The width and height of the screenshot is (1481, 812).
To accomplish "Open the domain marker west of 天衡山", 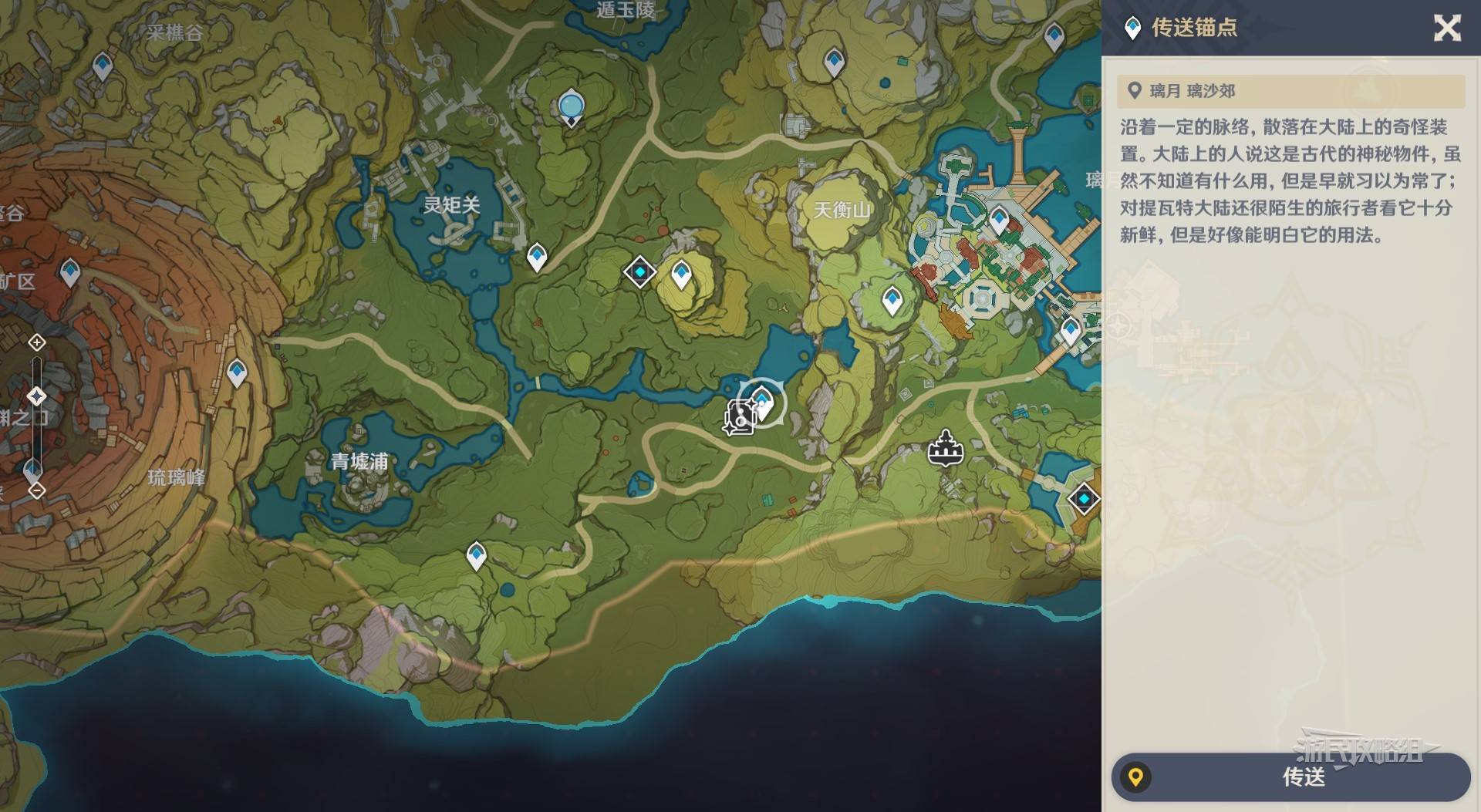I will click(639, 272).
